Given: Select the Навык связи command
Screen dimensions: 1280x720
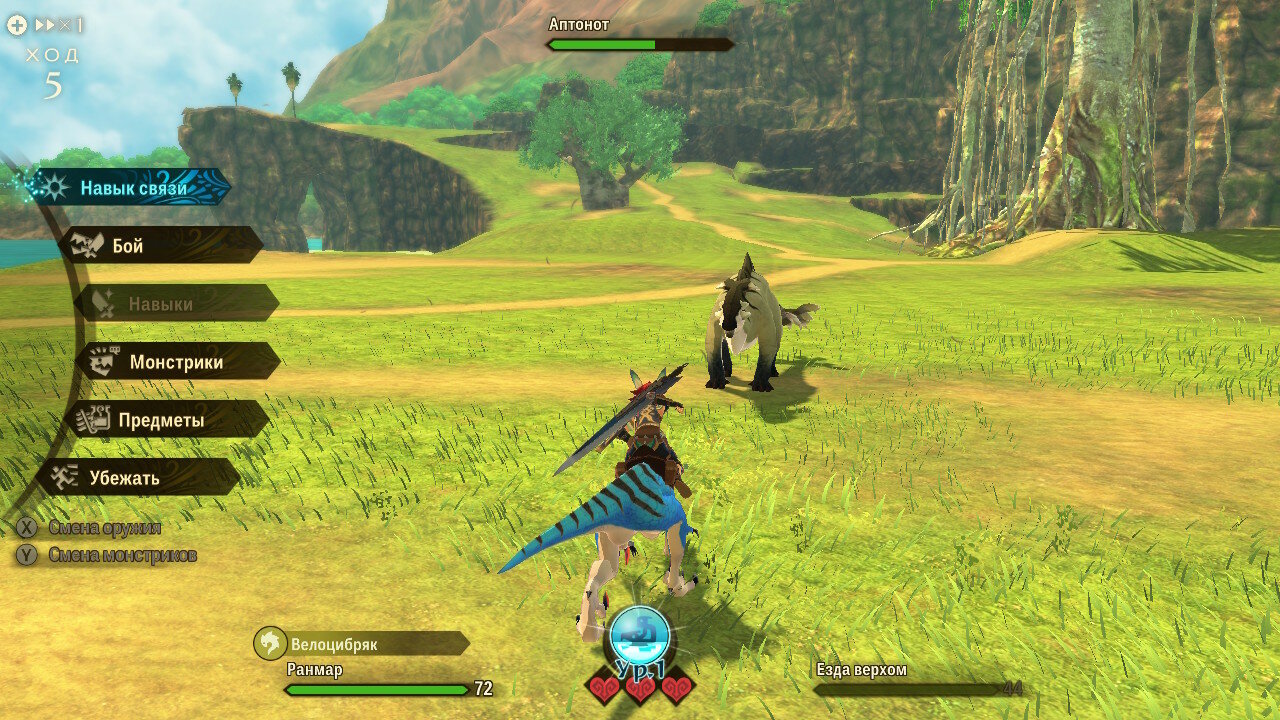Looking at the screenshot, I should point(132,187).
